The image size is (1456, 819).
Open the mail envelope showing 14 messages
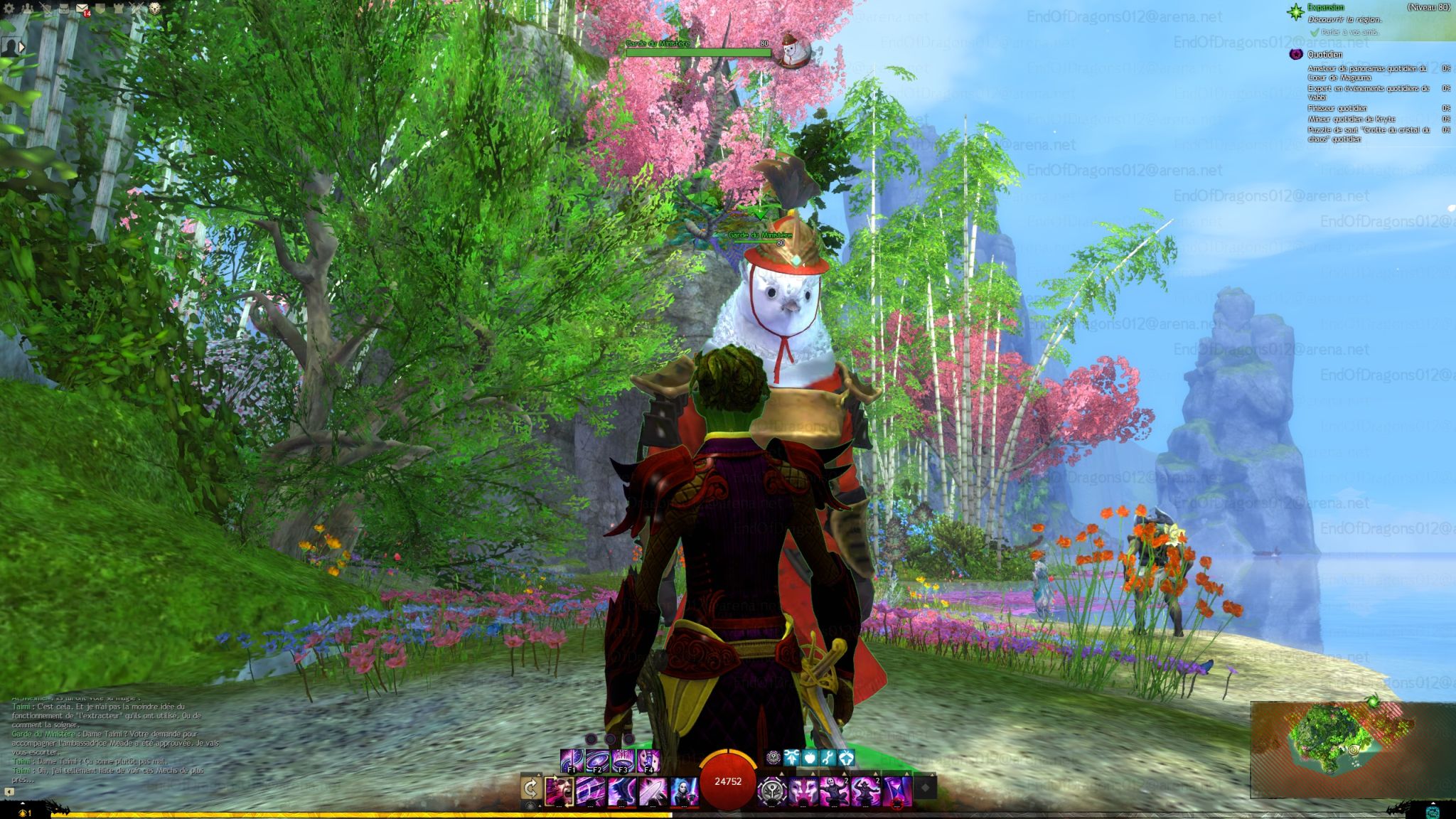coord(81,8)
